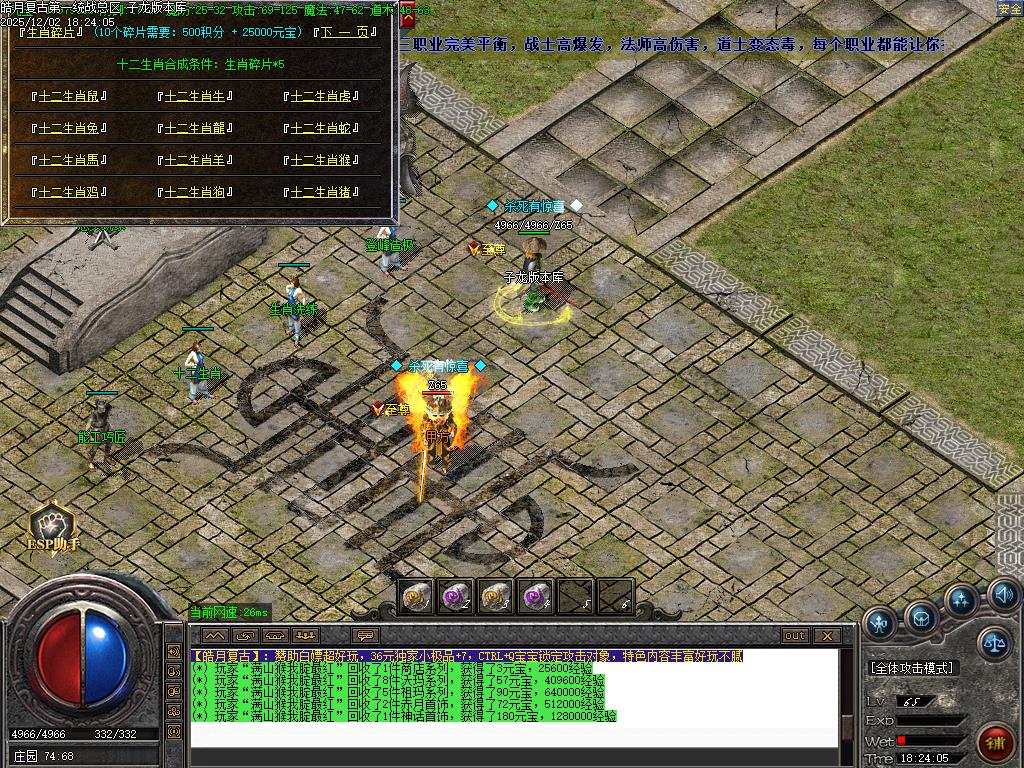Select the 十二生肖鼠 option
The width and height of the screenshot is (1024, 768).
(x=68, y=97)
